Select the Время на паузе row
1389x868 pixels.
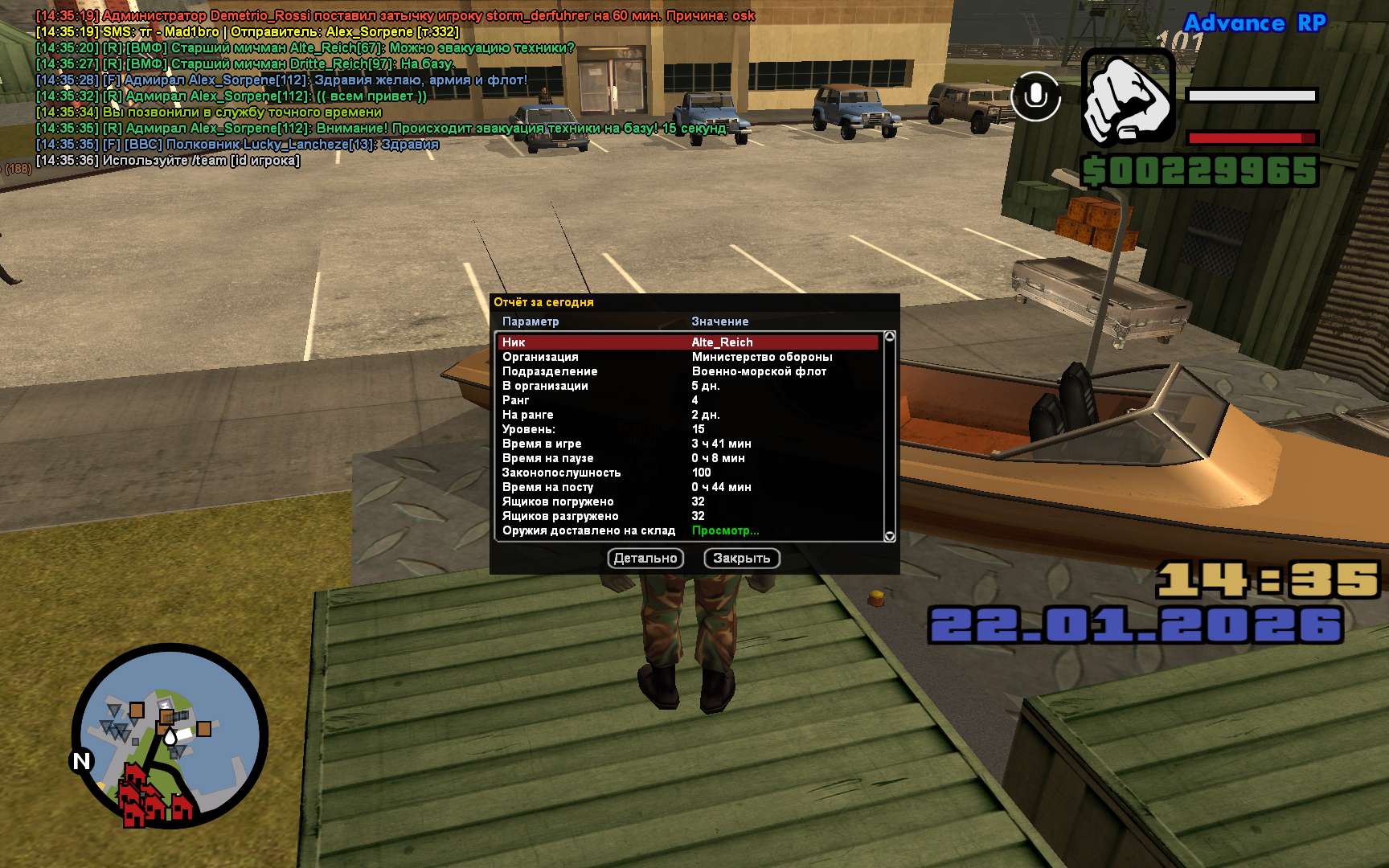tap(688, 458)
